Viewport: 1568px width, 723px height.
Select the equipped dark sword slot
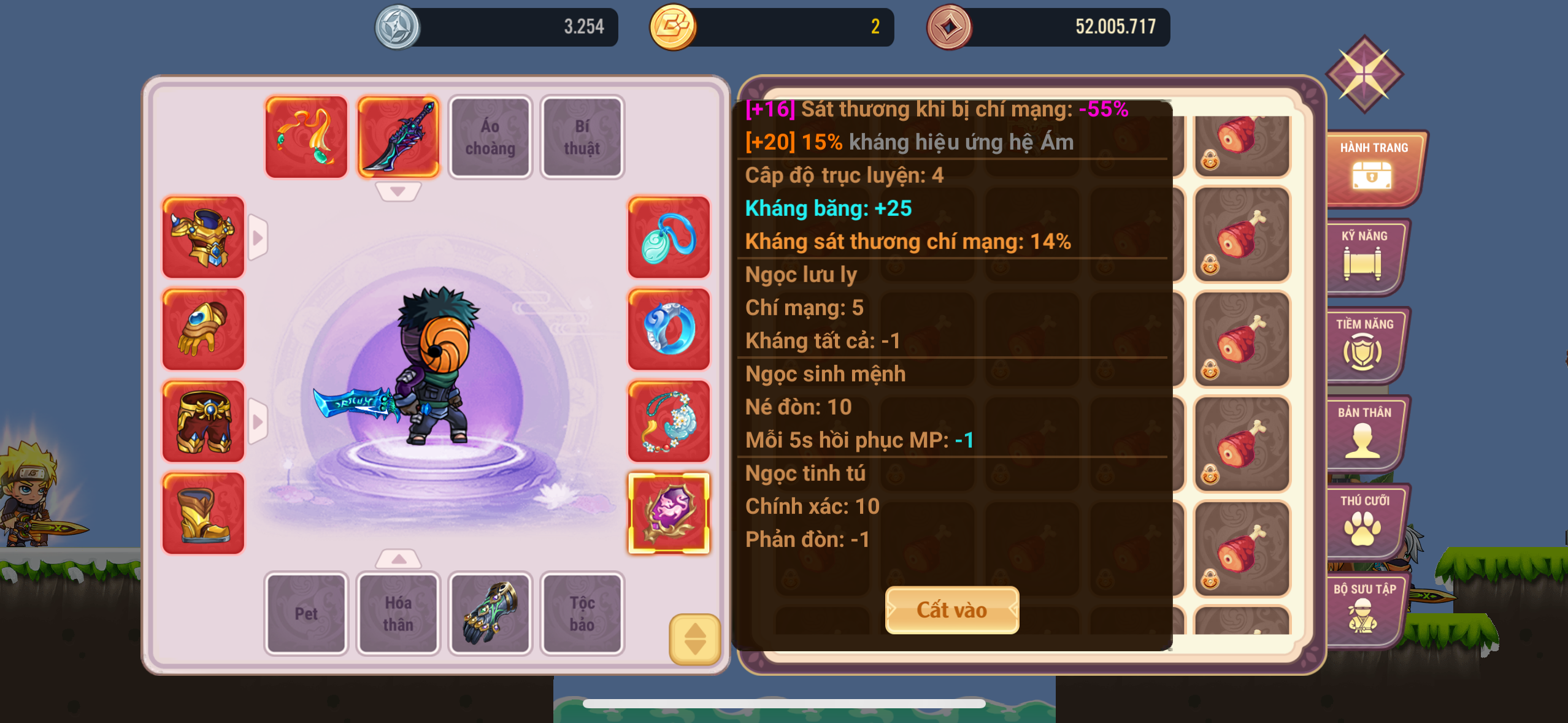click(x=398, y=137)
